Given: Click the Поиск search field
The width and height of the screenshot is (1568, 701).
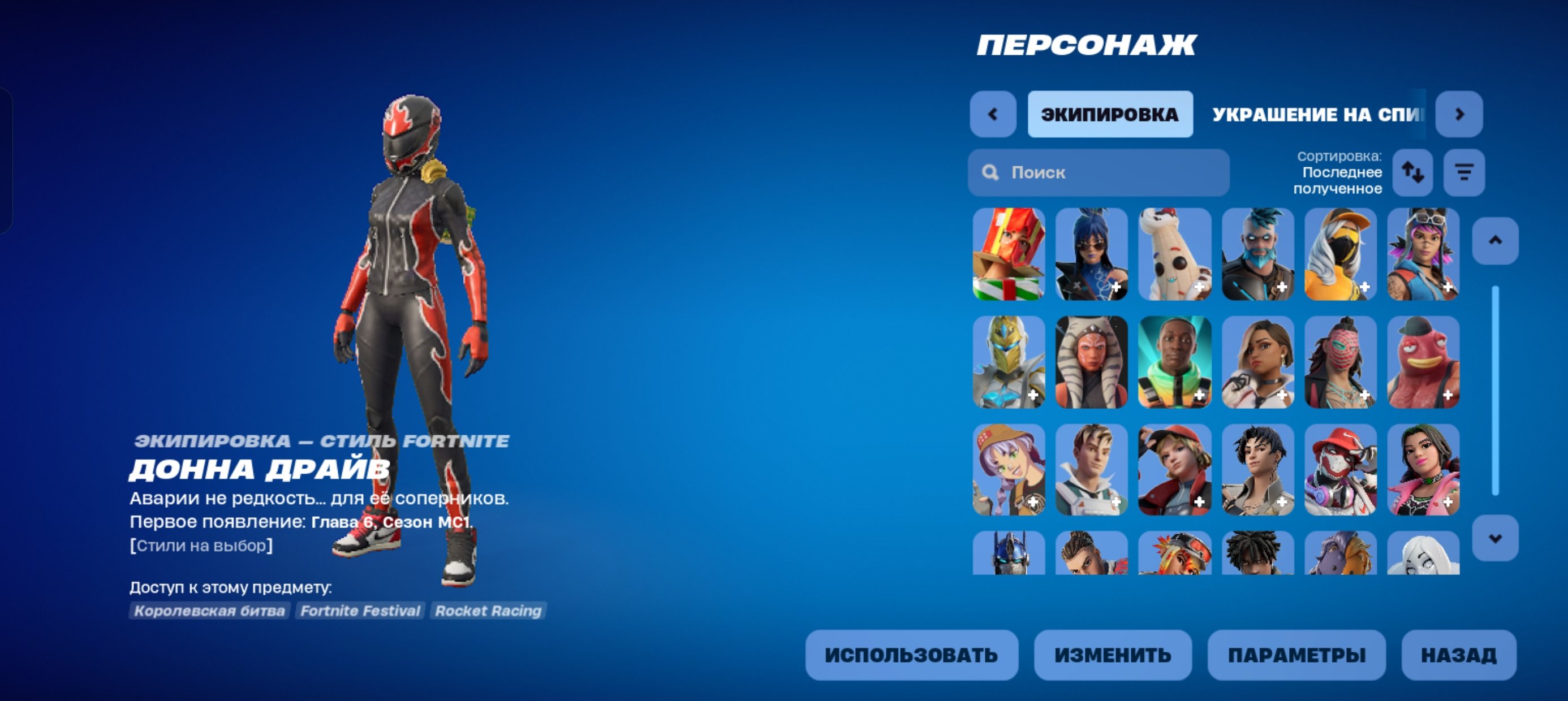Looking at the screenshot, I should (x=1096, y=172).
